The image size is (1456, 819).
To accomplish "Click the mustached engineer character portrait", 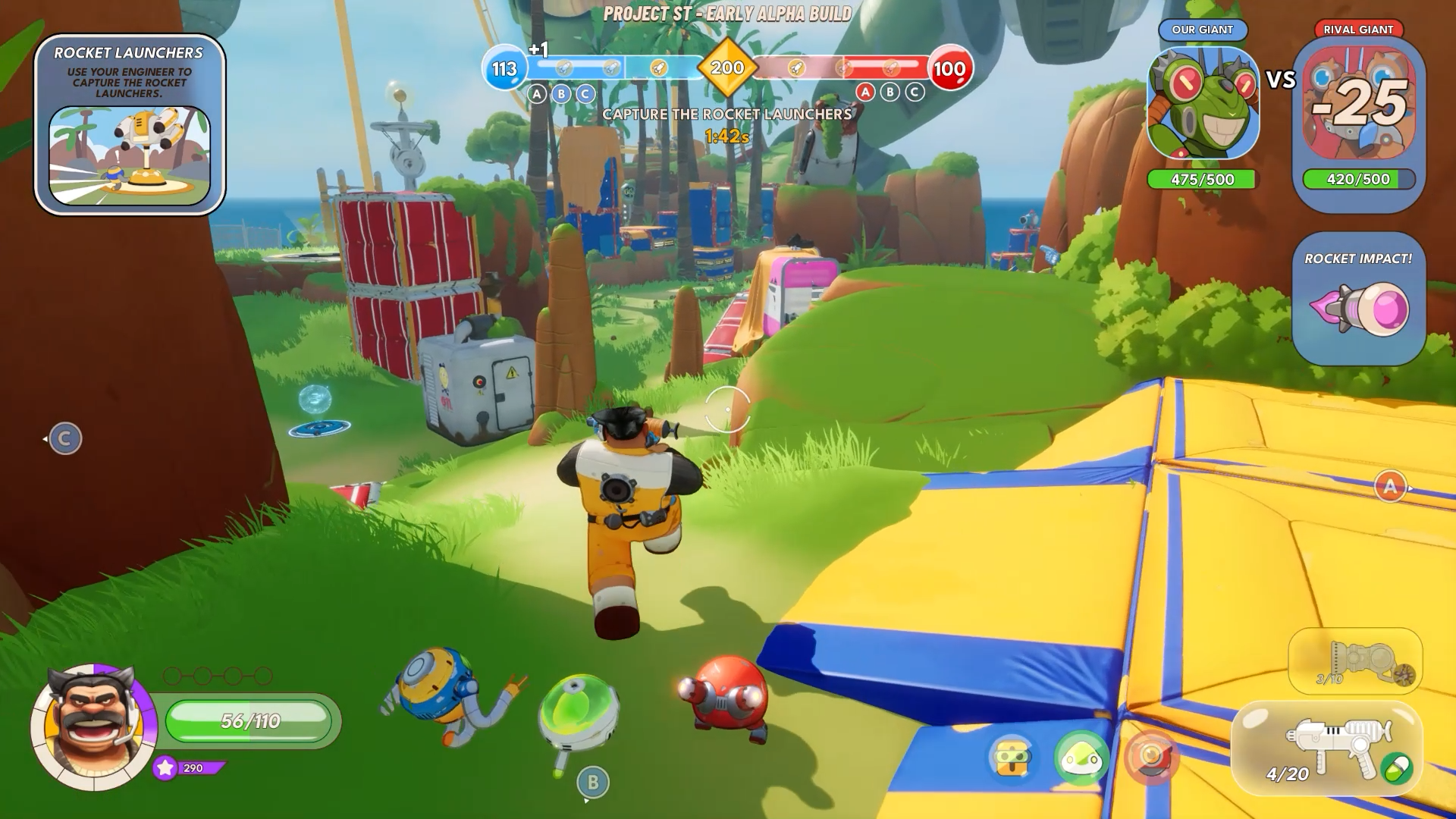I will (x=93, y=726).
